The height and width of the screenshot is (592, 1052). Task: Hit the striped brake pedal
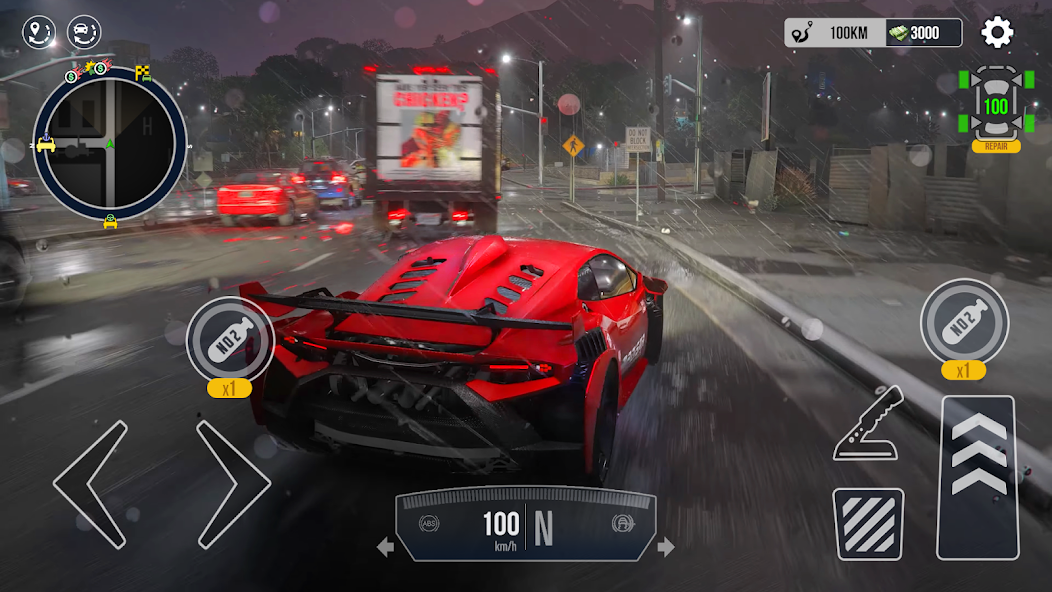[868, 523]
